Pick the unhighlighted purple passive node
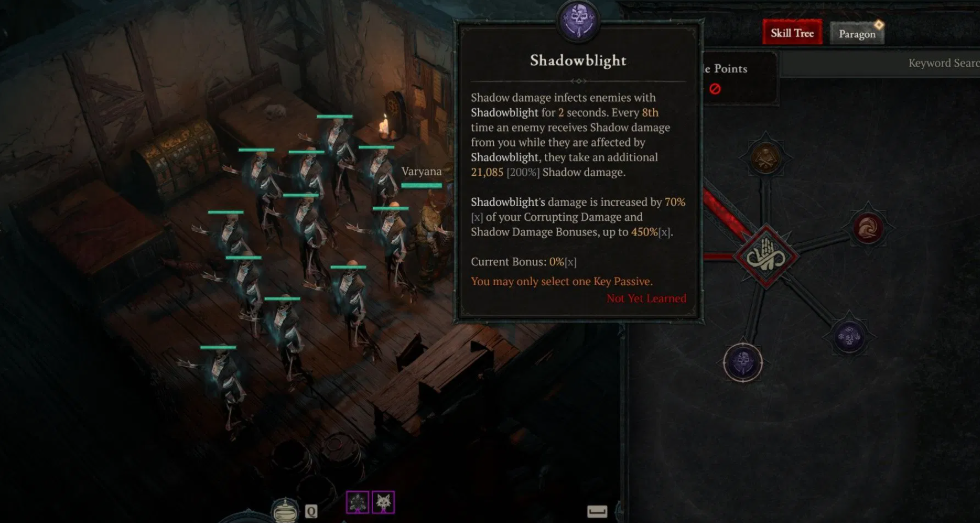Viewport: 980px width, 523px height. pyautogui.click(x=849, y=337)
